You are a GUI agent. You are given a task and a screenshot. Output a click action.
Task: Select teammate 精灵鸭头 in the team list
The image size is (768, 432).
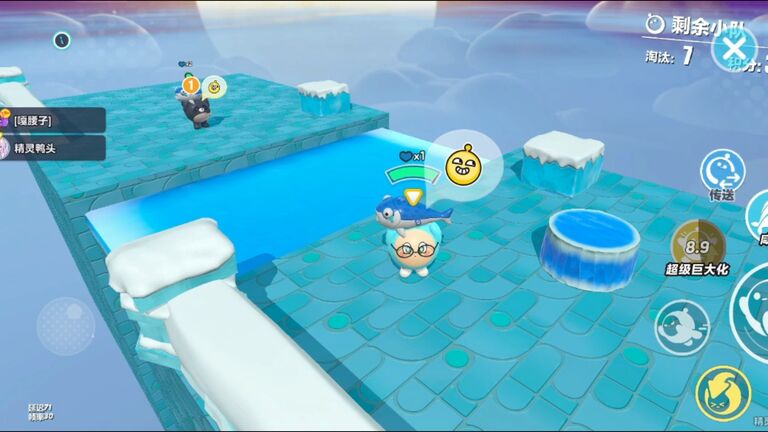click(x=54, y=147)
